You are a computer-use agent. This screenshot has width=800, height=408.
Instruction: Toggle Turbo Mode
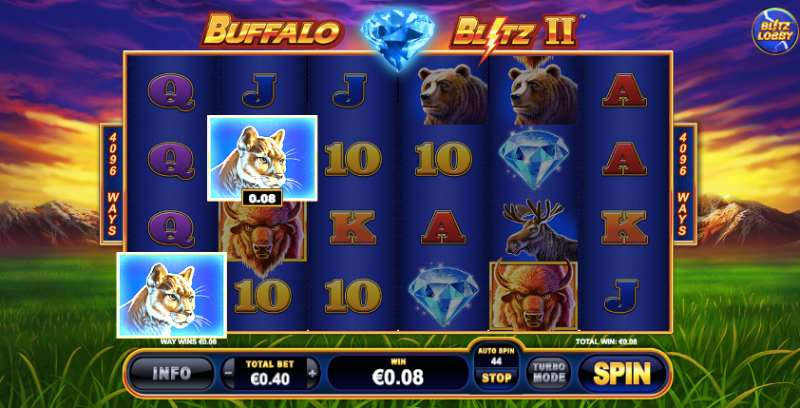coord(549,373)
